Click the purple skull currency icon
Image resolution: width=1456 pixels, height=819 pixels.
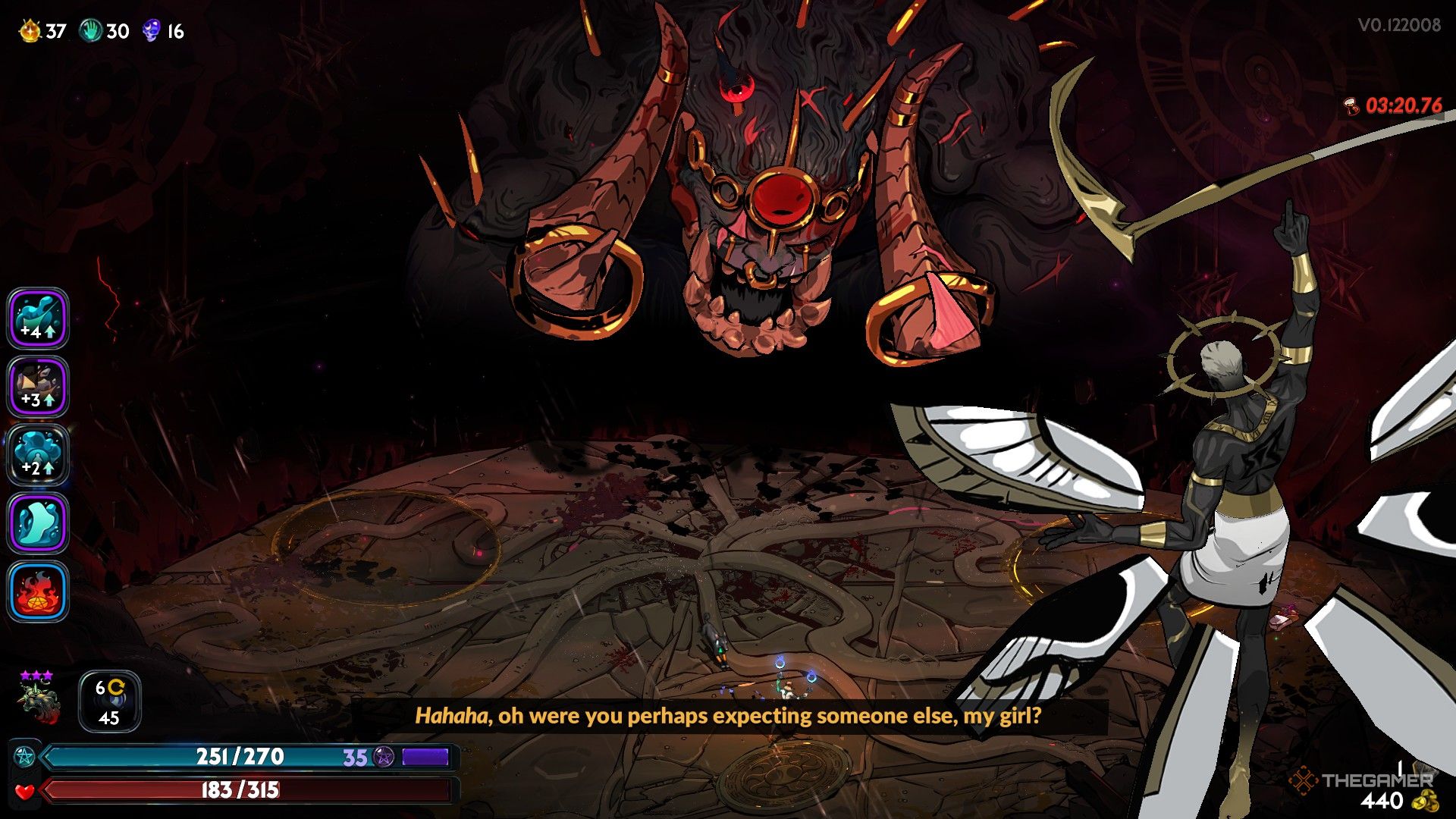point(150,31)
